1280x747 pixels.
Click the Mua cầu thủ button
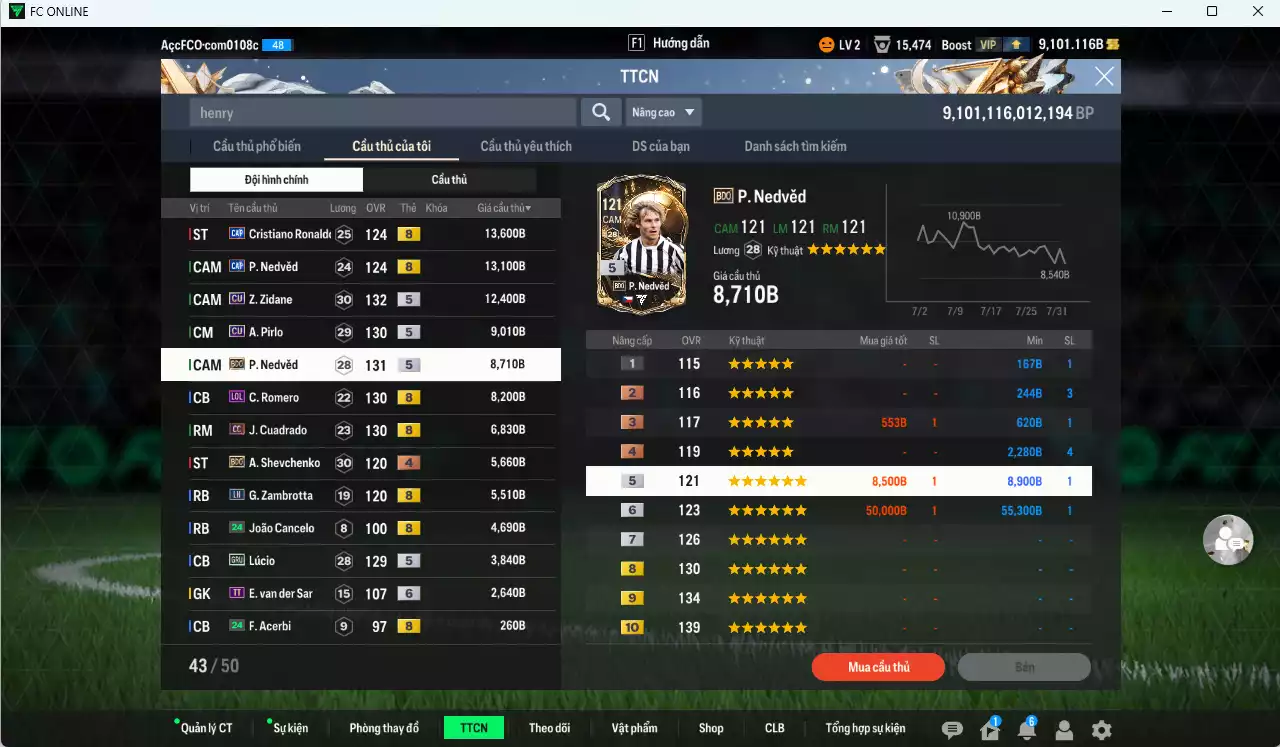[x=878, y=667]
